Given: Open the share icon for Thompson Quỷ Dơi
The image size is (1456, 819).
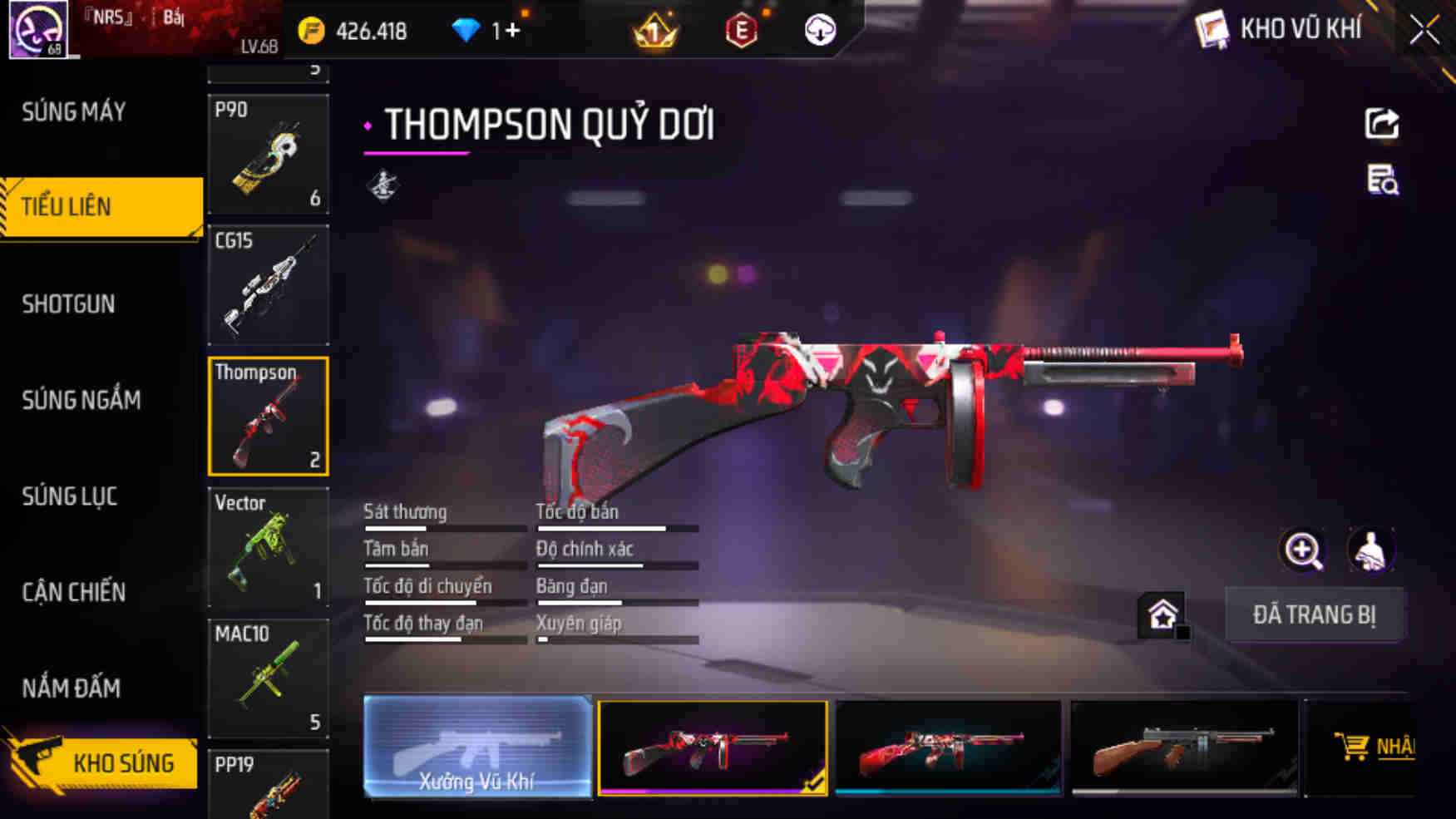Looking at the screenshot, I should [1382, 125].
